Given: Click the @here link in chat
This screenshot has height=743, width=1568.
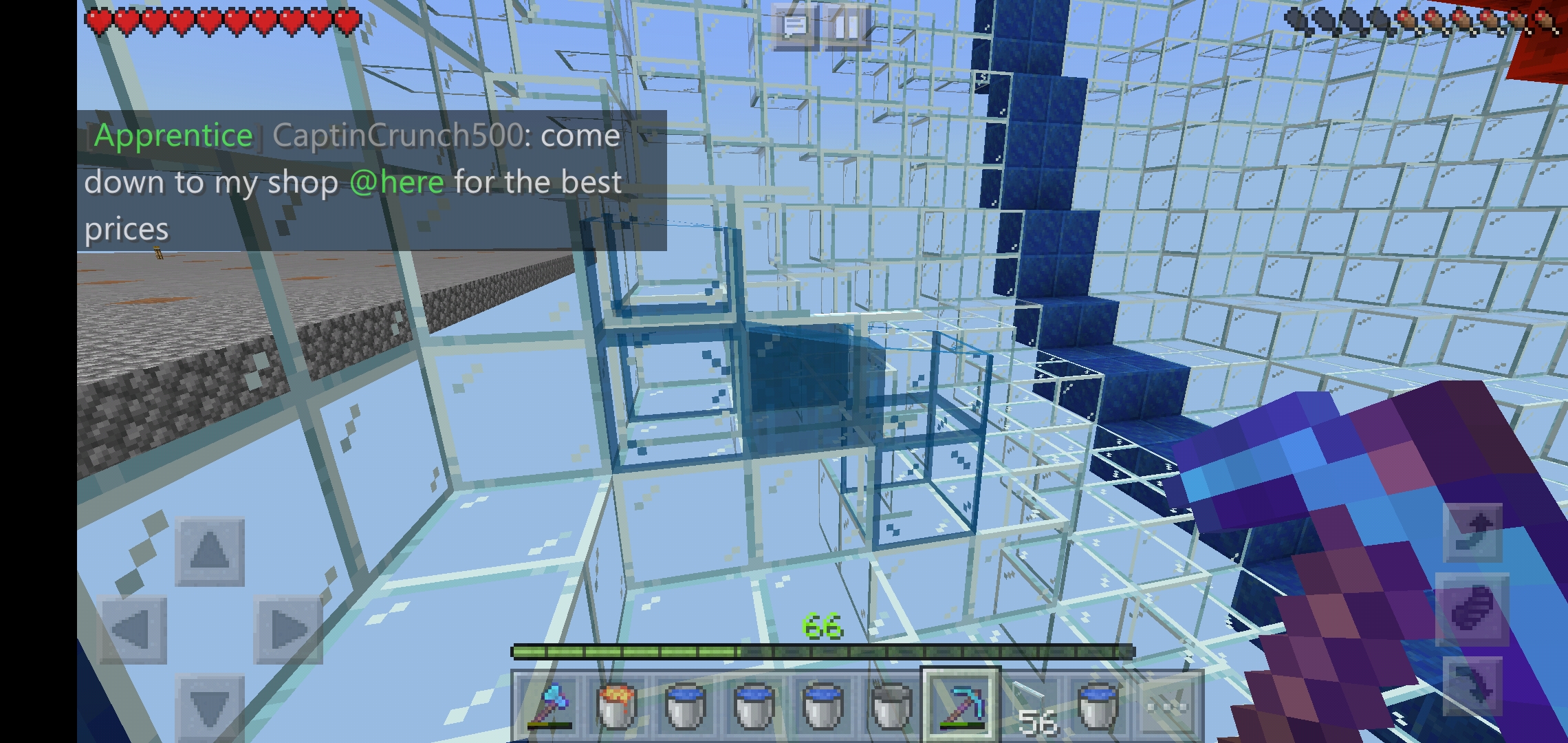Looking at the screenshot, I should 398,182.
